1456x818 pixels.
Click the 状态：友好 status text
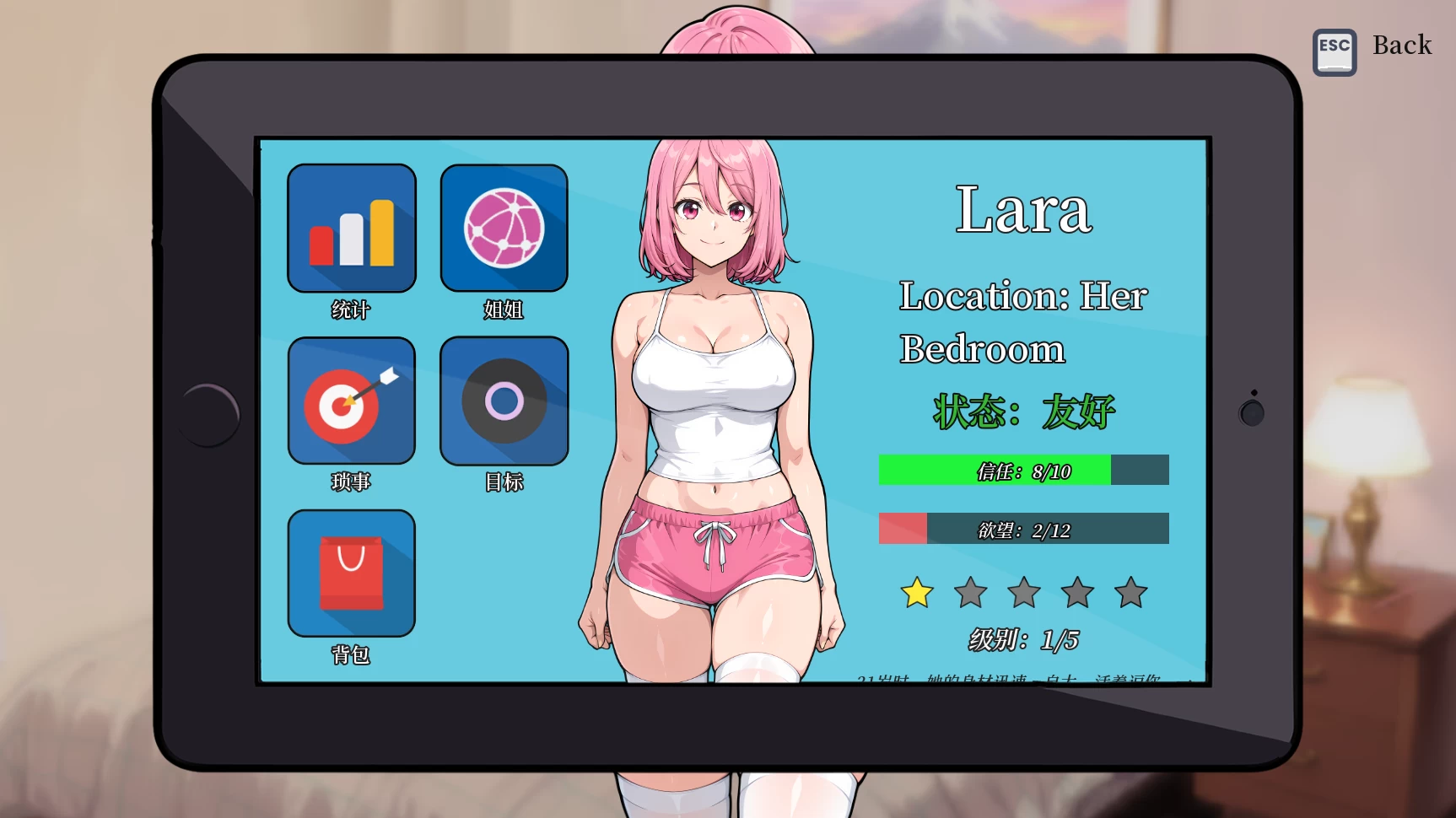click(1024, 412)
